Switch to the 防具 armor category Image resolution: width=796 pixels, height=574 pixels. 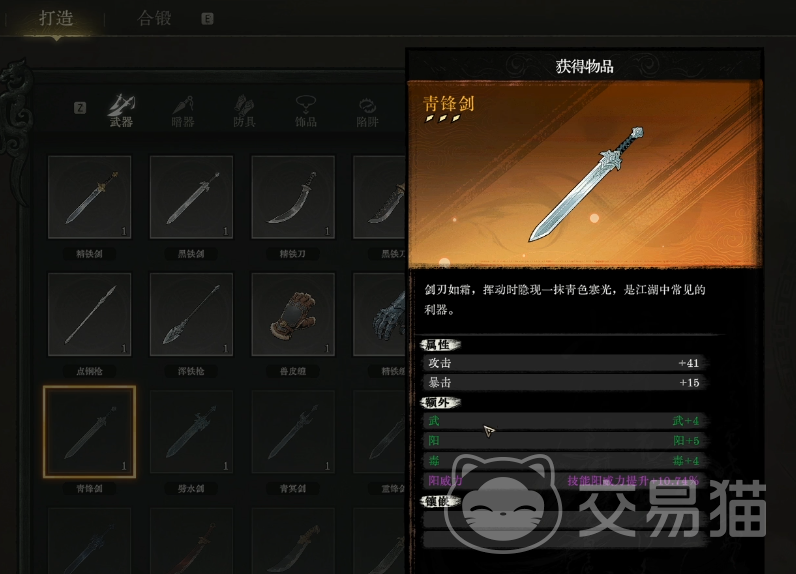coord(244,110)
